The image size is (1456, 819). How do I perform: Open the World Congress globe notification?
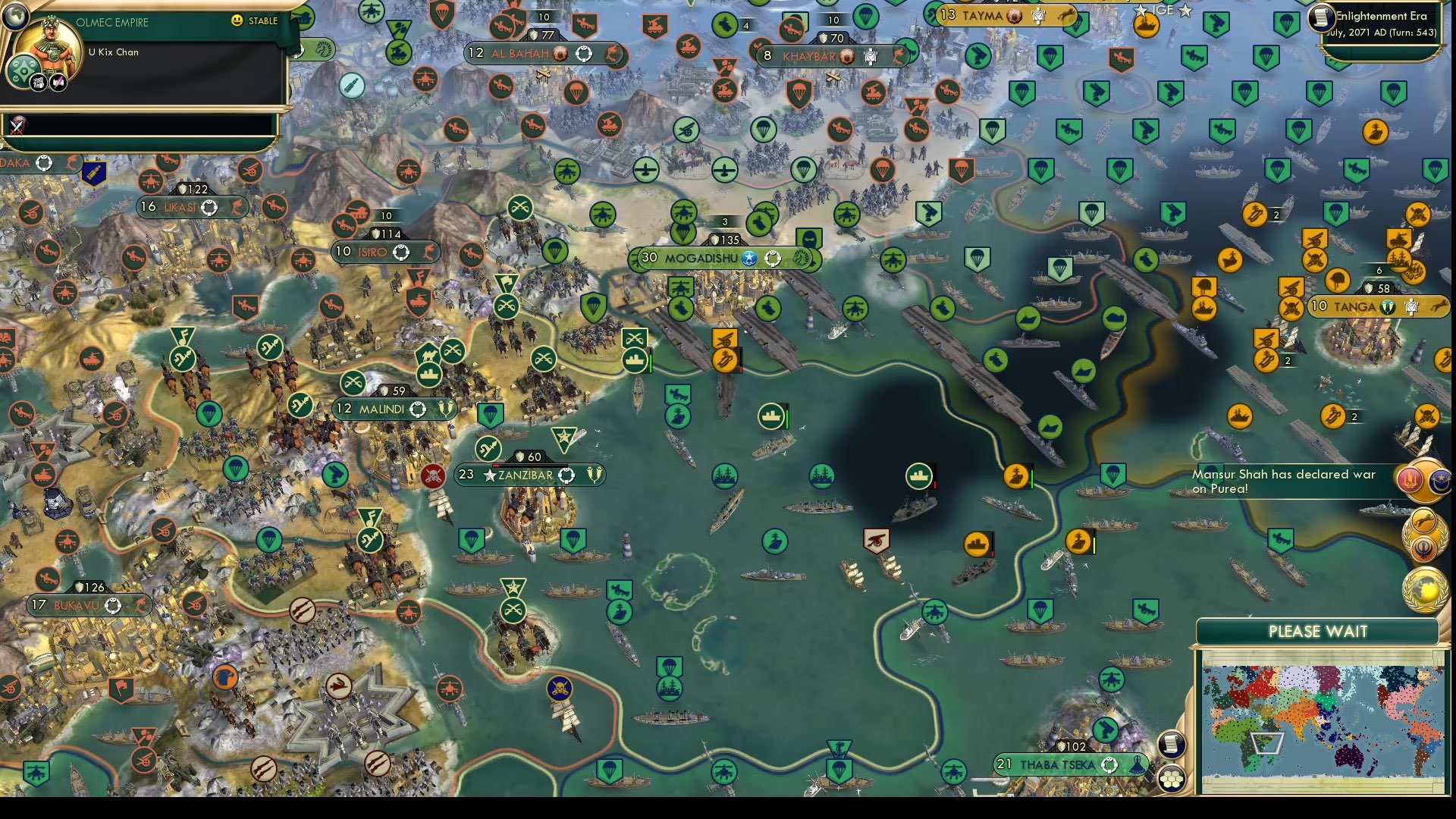point(1424,589)
